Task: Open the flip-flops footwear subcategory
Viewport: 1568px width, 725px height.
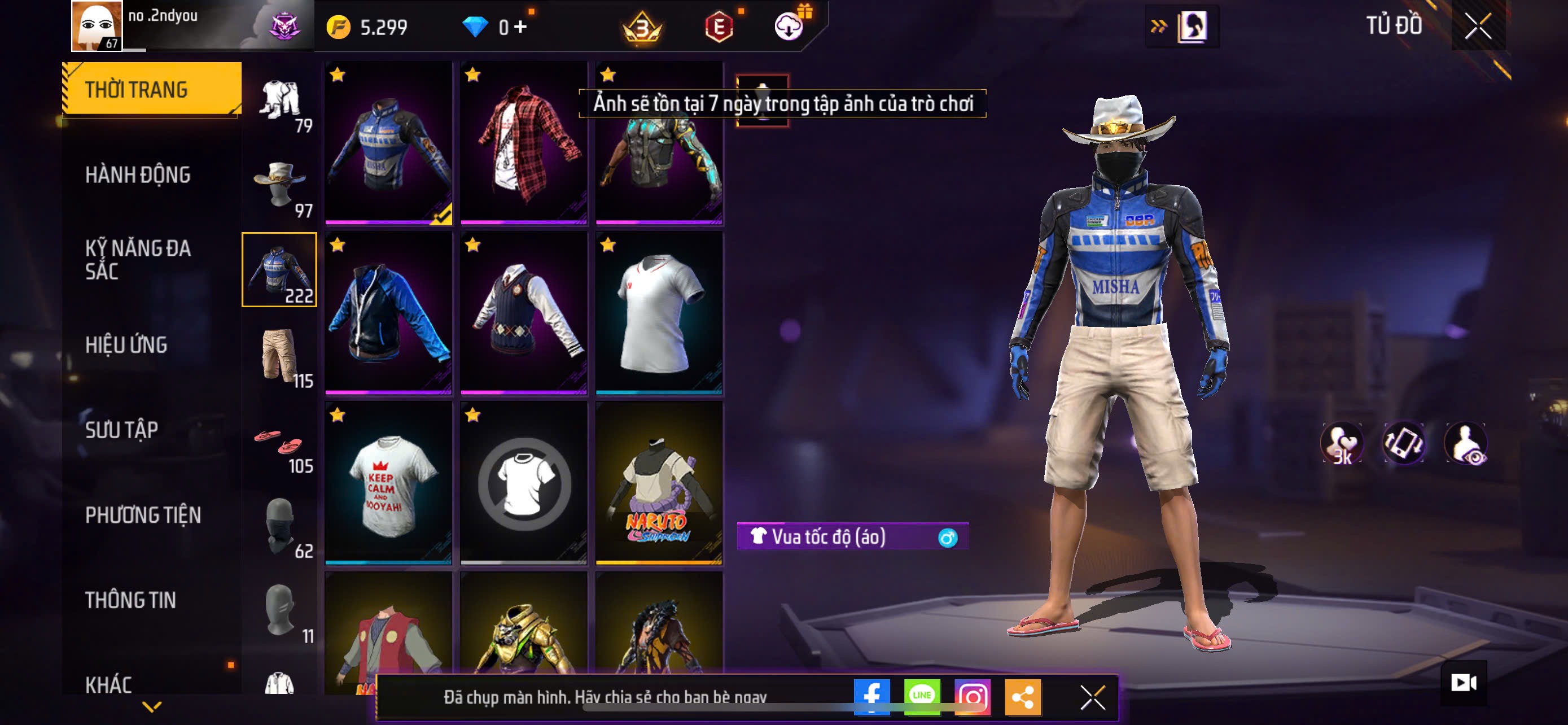Action: (279, 443)
